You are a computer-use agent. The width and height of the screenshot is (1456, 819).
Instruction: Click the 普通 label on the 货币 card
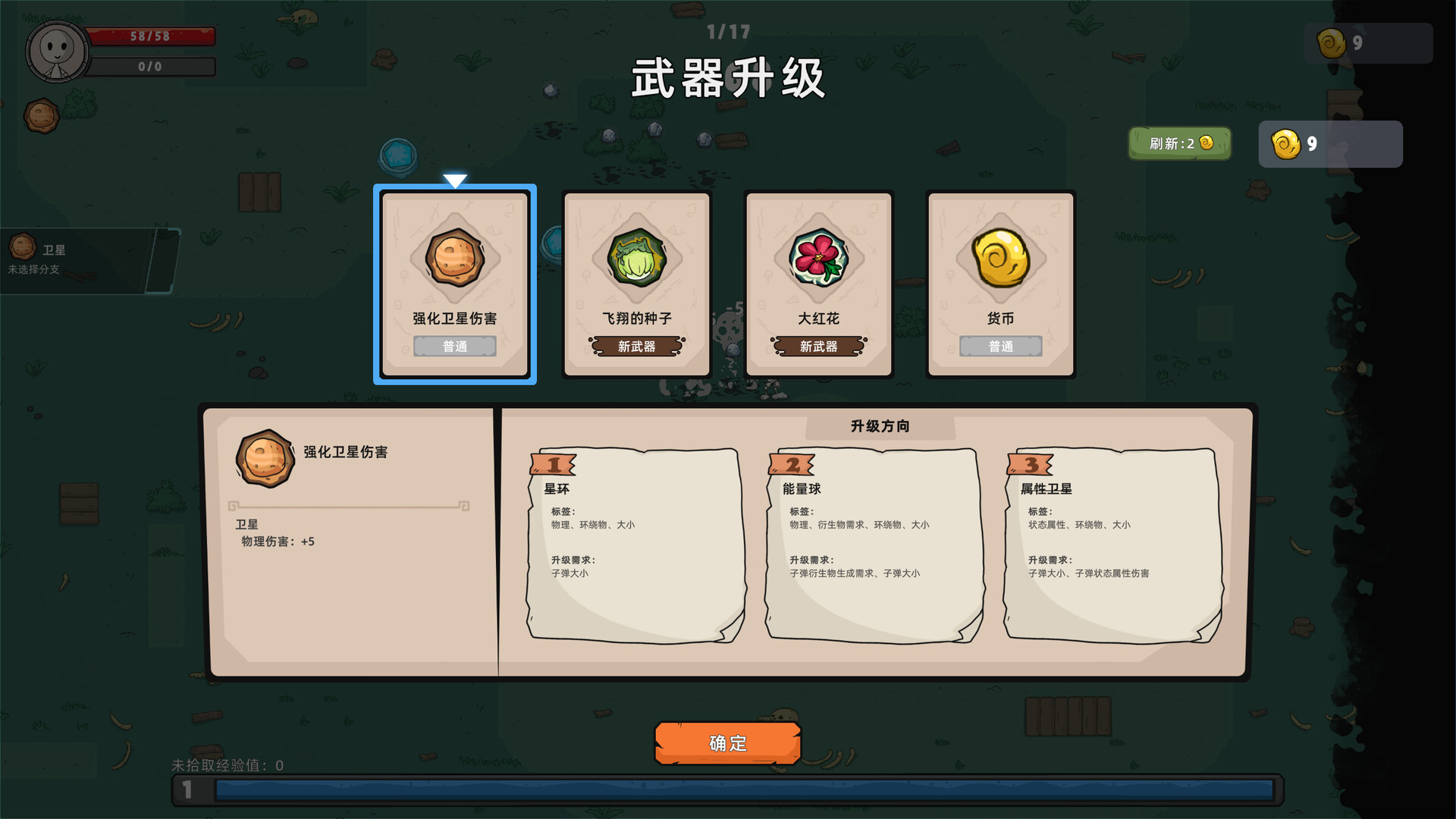tap(1000, 346)
